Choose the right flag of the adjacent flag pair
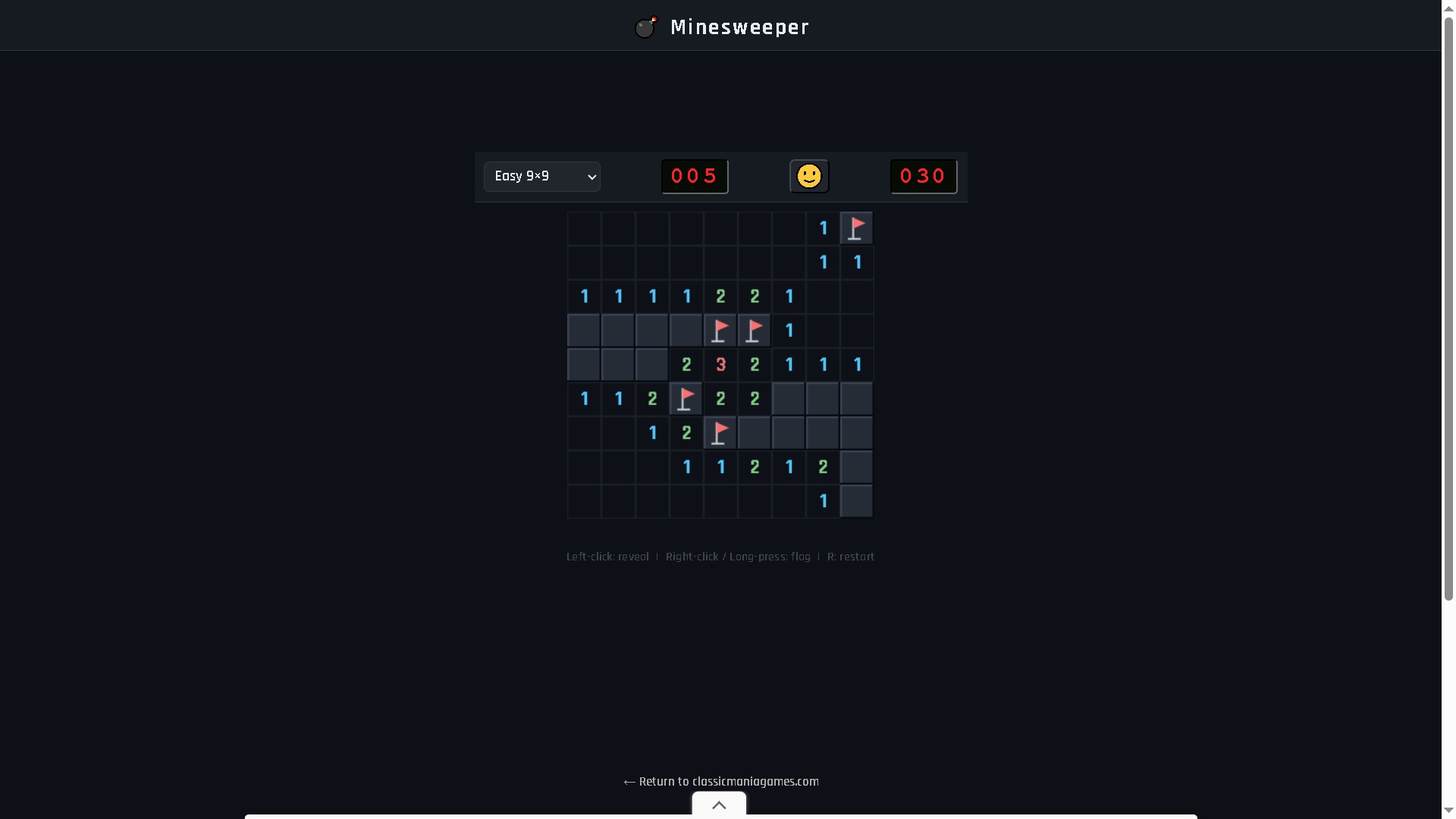This screenshot has width=1456, height=819. 755,331
